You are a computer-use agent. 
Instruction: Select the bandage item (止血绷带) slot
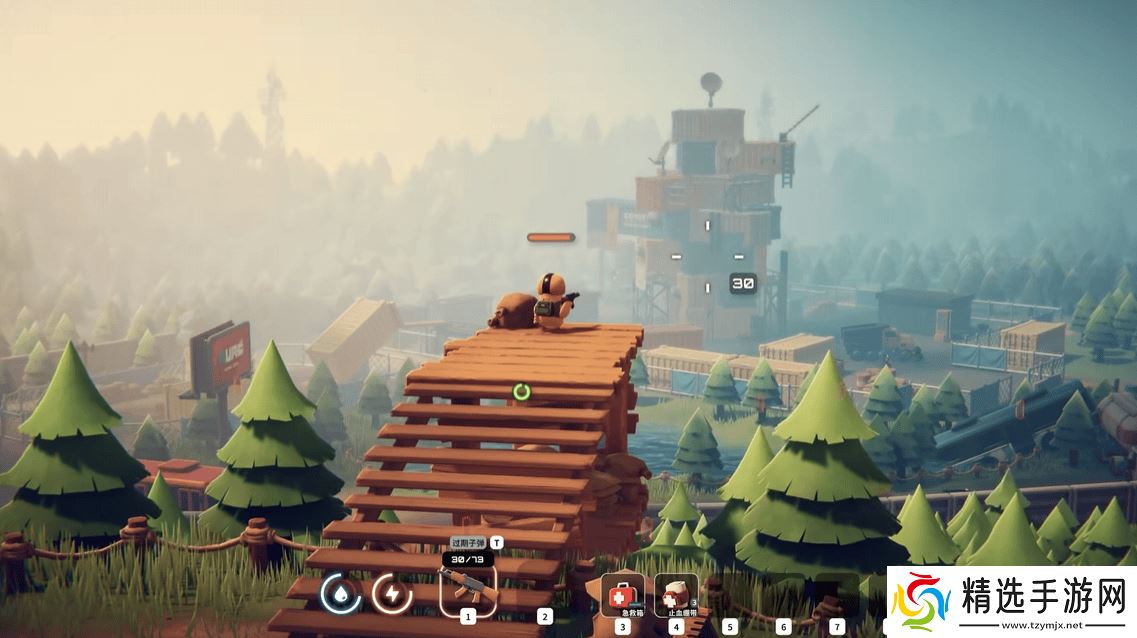click(x=676, y=593)
